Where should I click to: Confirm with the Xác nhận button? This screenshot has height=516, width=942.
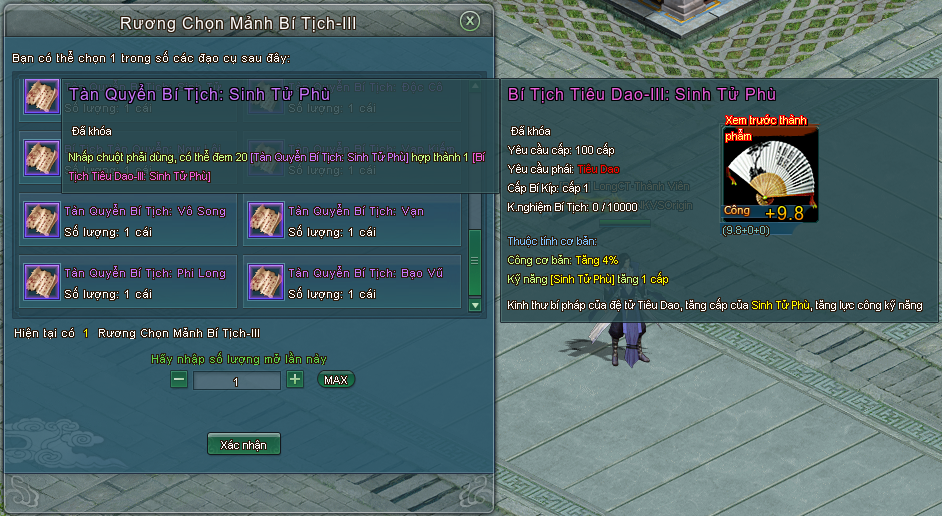[x=243, y=444]
